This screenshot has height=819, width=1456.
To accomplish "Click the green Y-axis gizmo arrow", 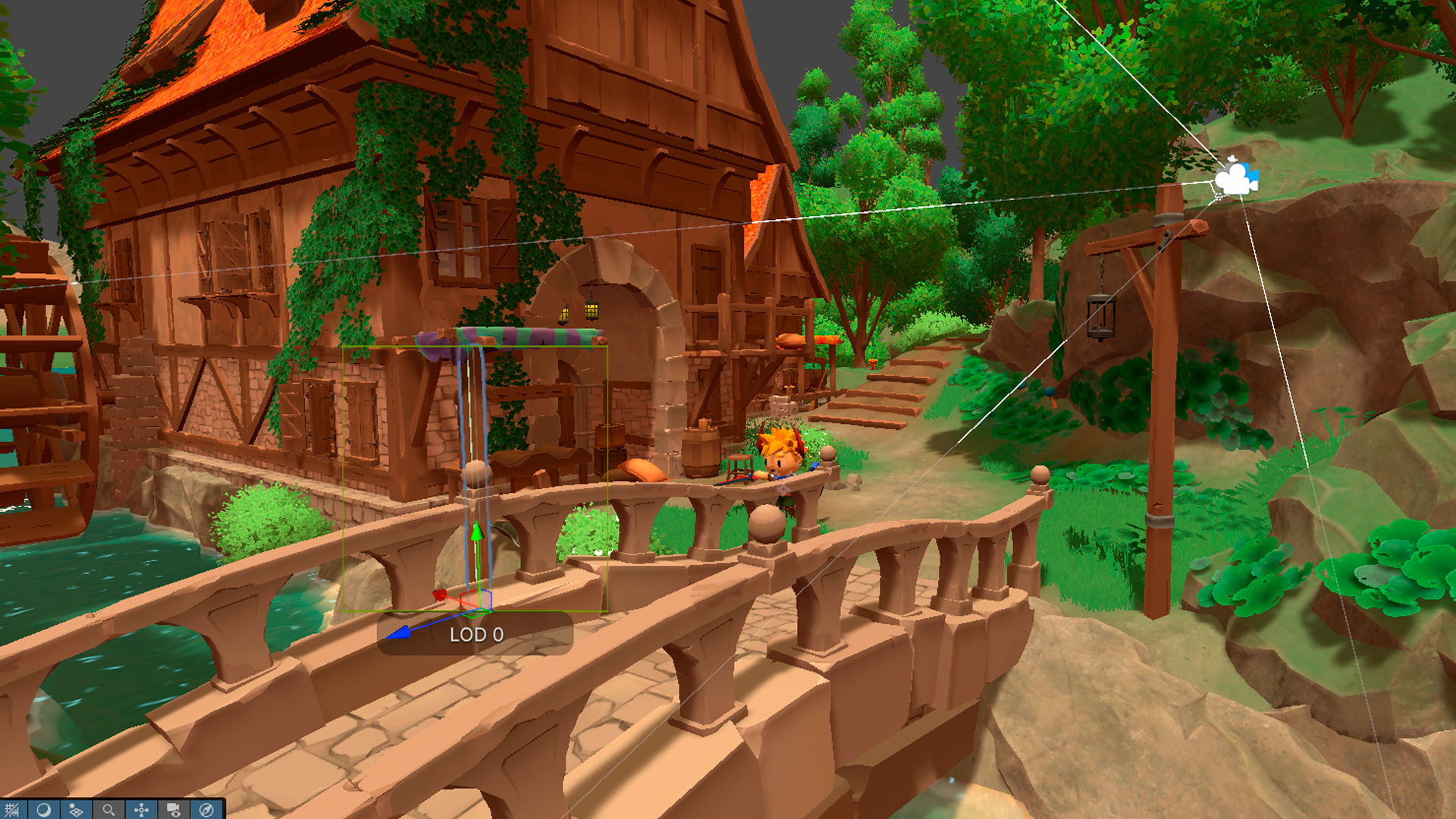I will tap(477, 532).
